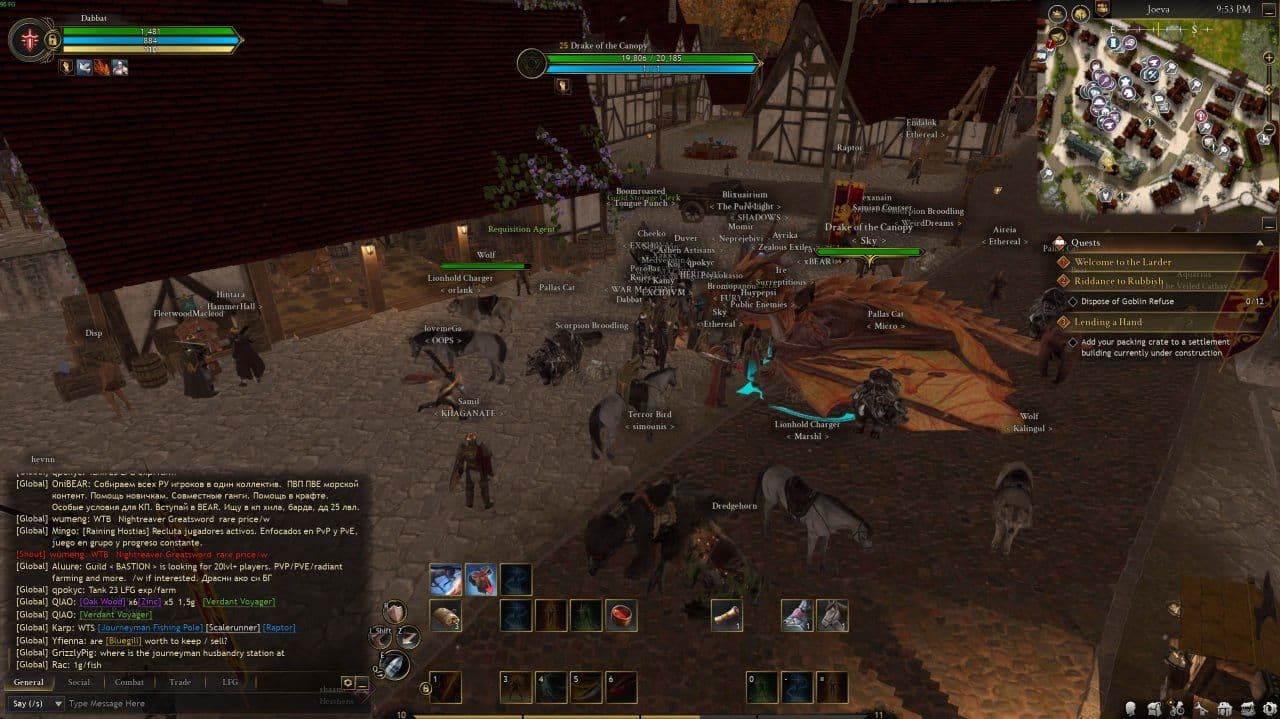This screenshot has width=1280, height=719.
Task: Select the Riddance to Rubbish quest
Action: click(1118, 281)
